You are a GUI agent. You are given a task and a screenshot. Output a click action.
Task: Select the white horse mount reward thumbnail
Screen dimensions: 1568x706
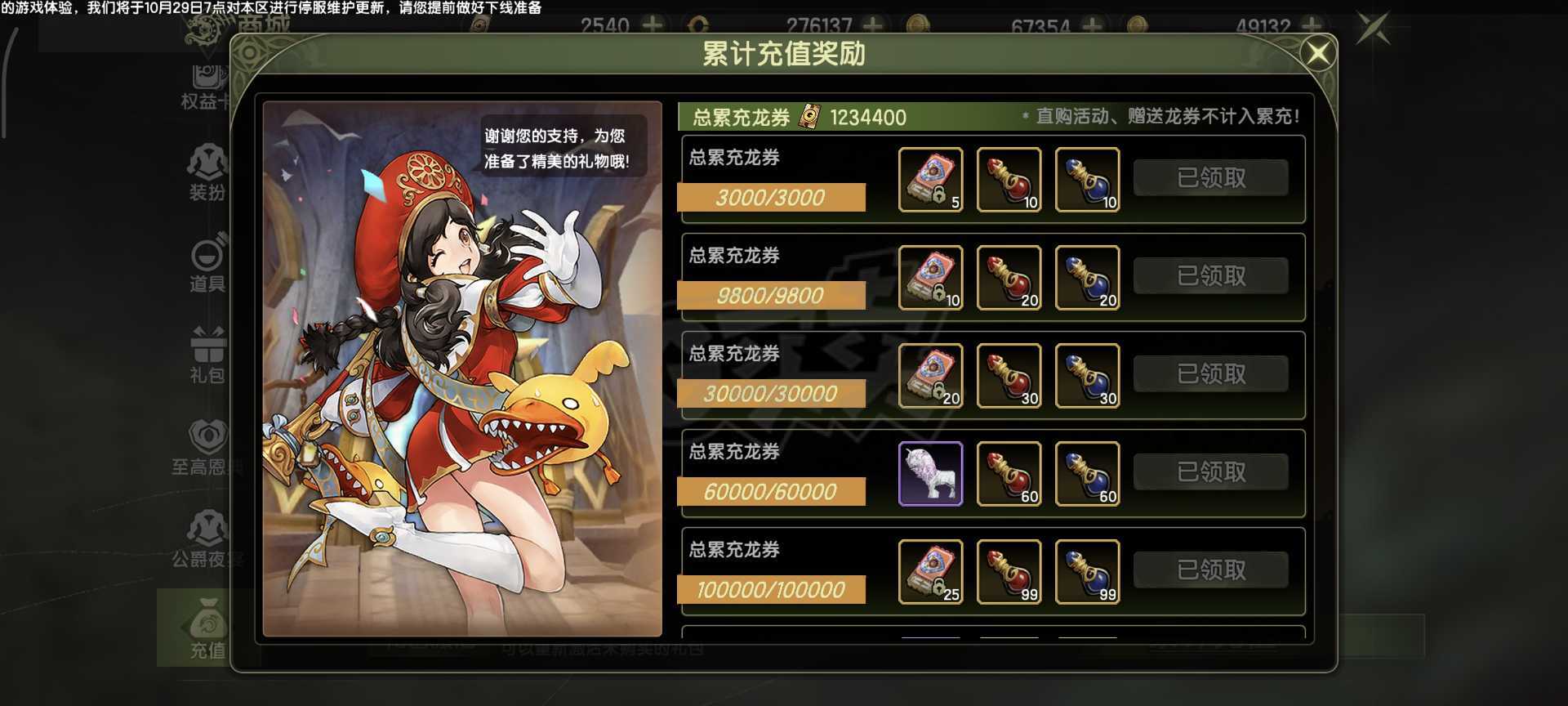931,472
